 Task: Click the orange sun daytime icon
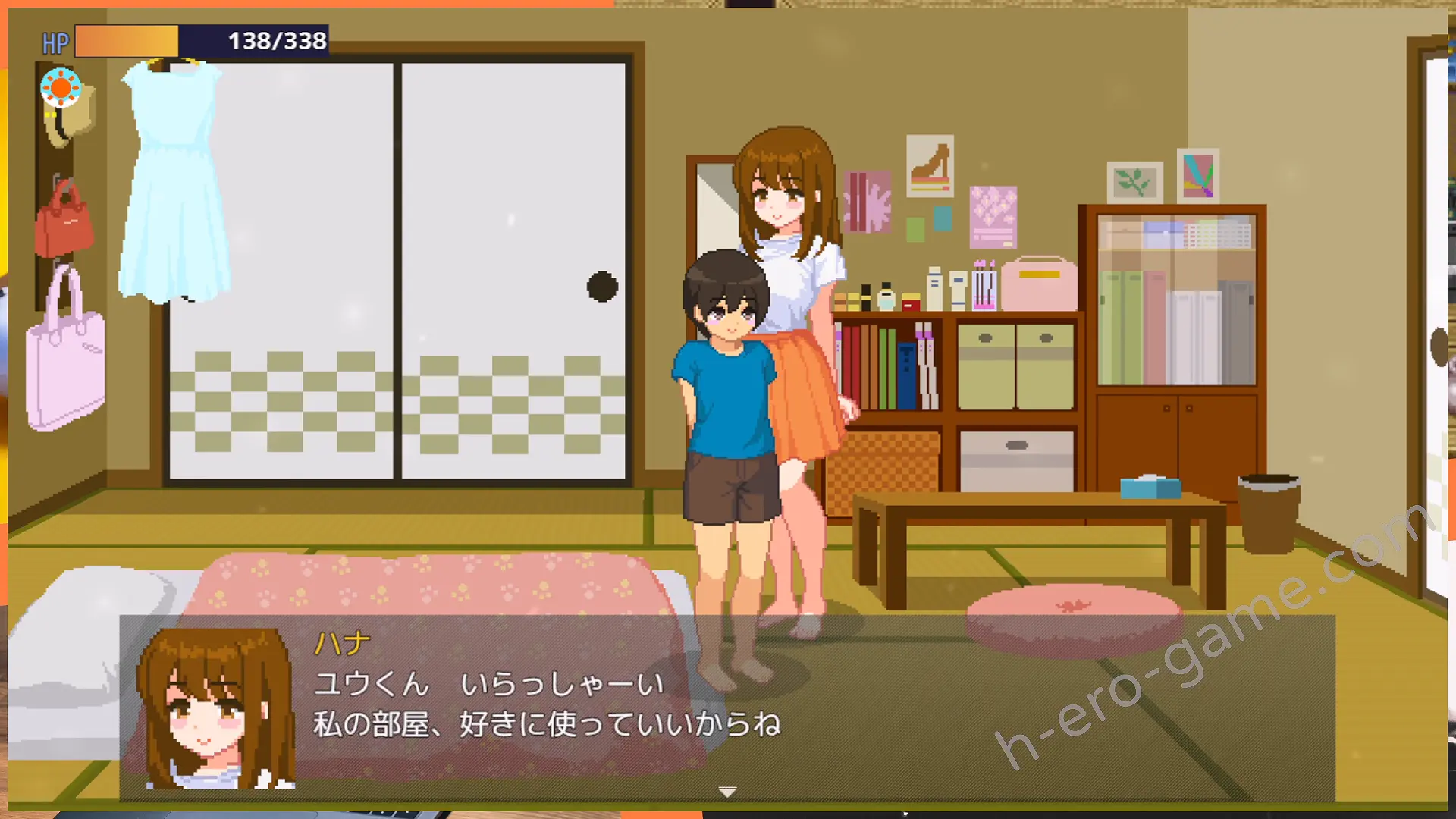61,88
